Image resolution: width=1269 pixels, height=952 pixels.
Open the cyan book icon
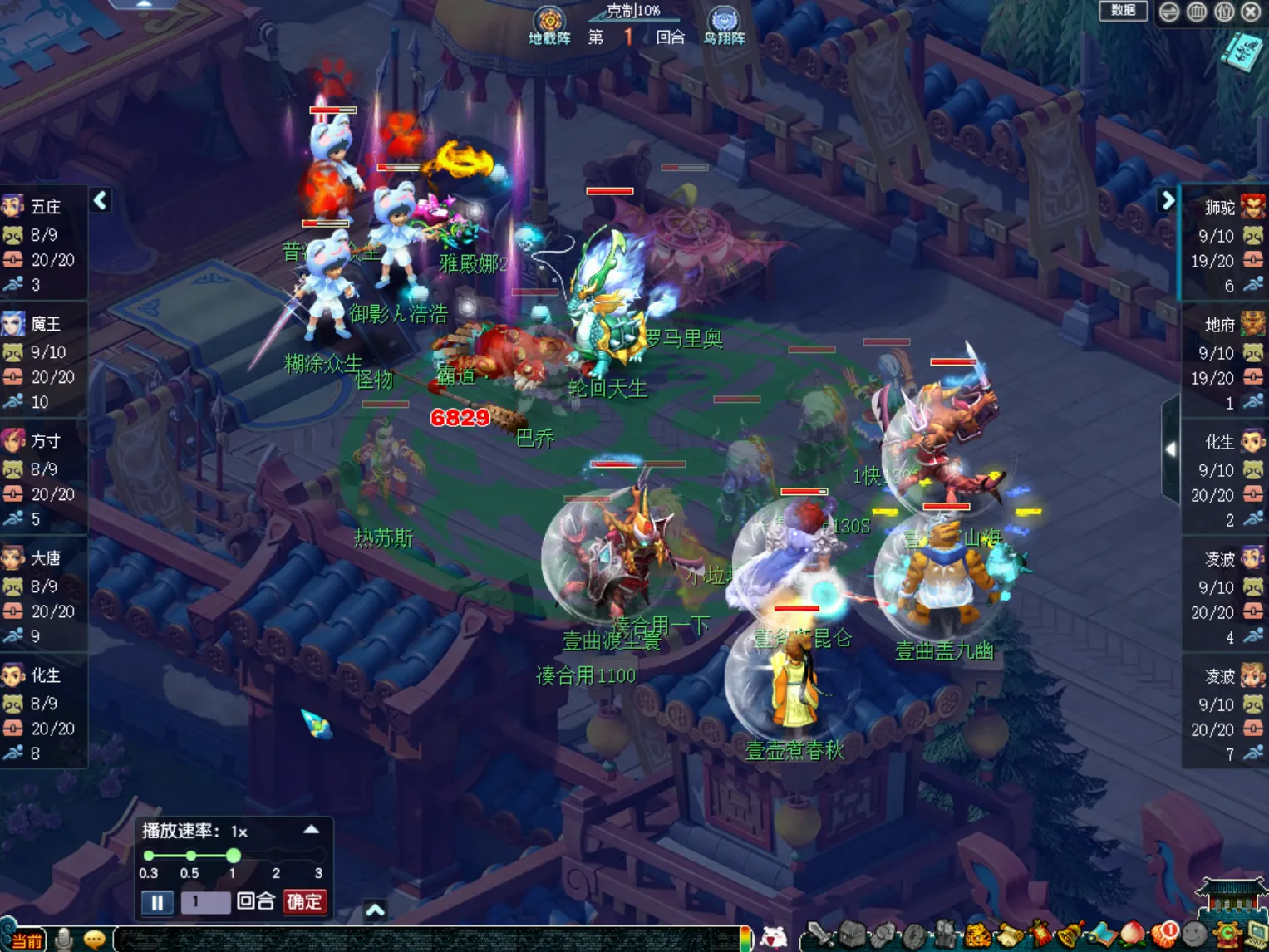(1242, 52)
